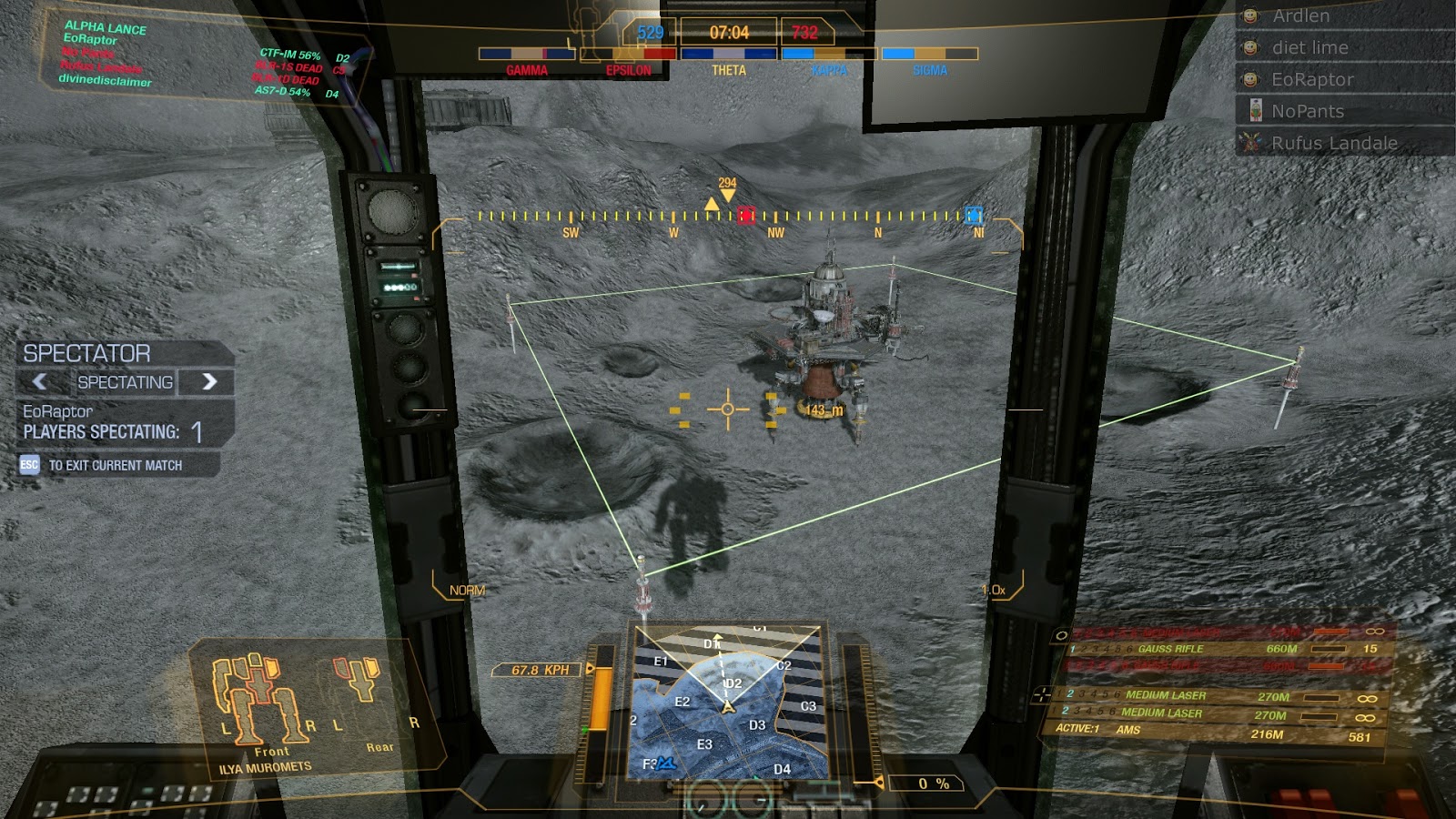
Task: Select the first Medium Laser in weapons panel
Action: tap(1174, 697)
